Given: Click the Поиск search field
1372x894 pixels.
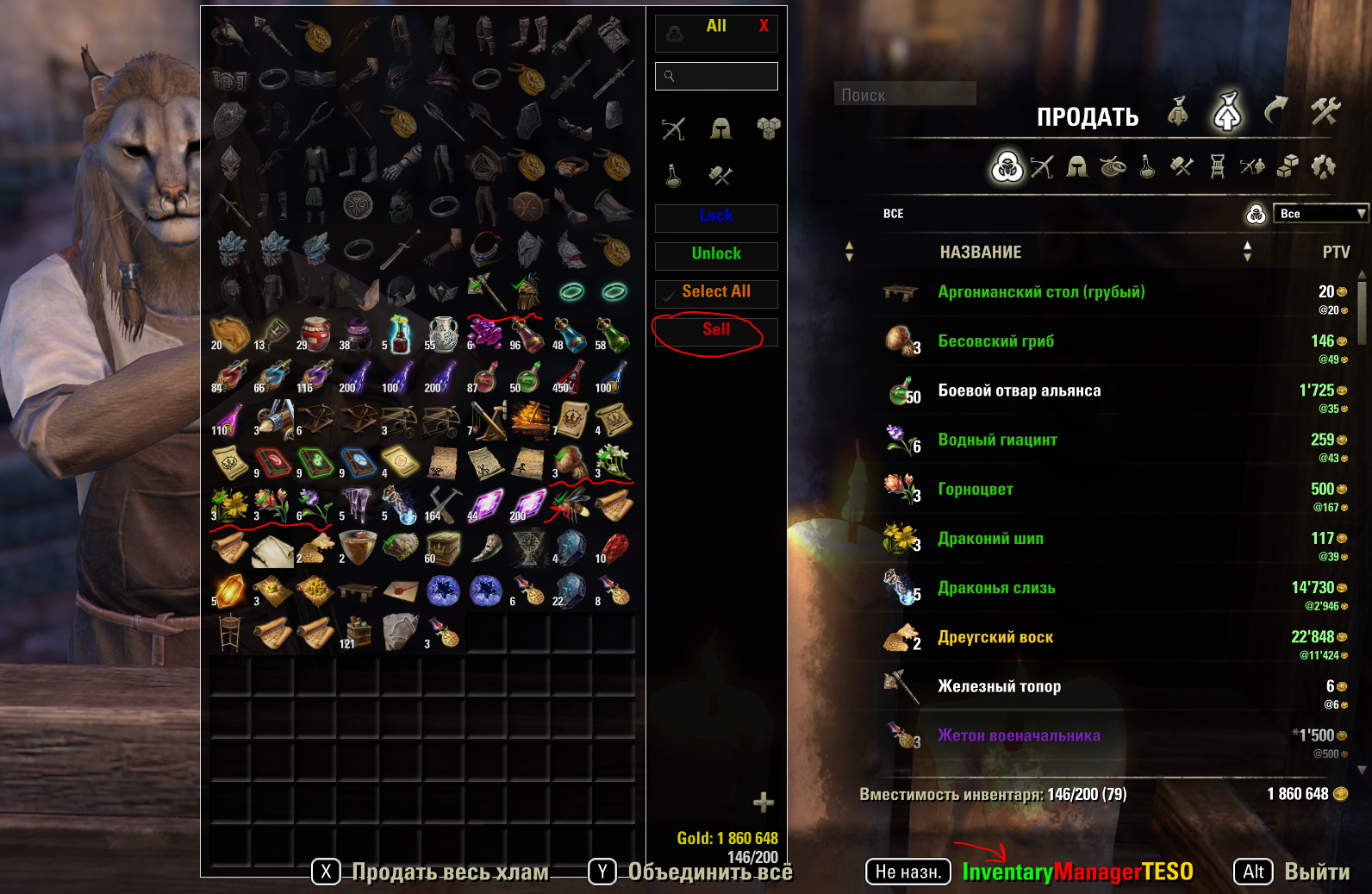Looking at the screenshot, I should point(903,95).
